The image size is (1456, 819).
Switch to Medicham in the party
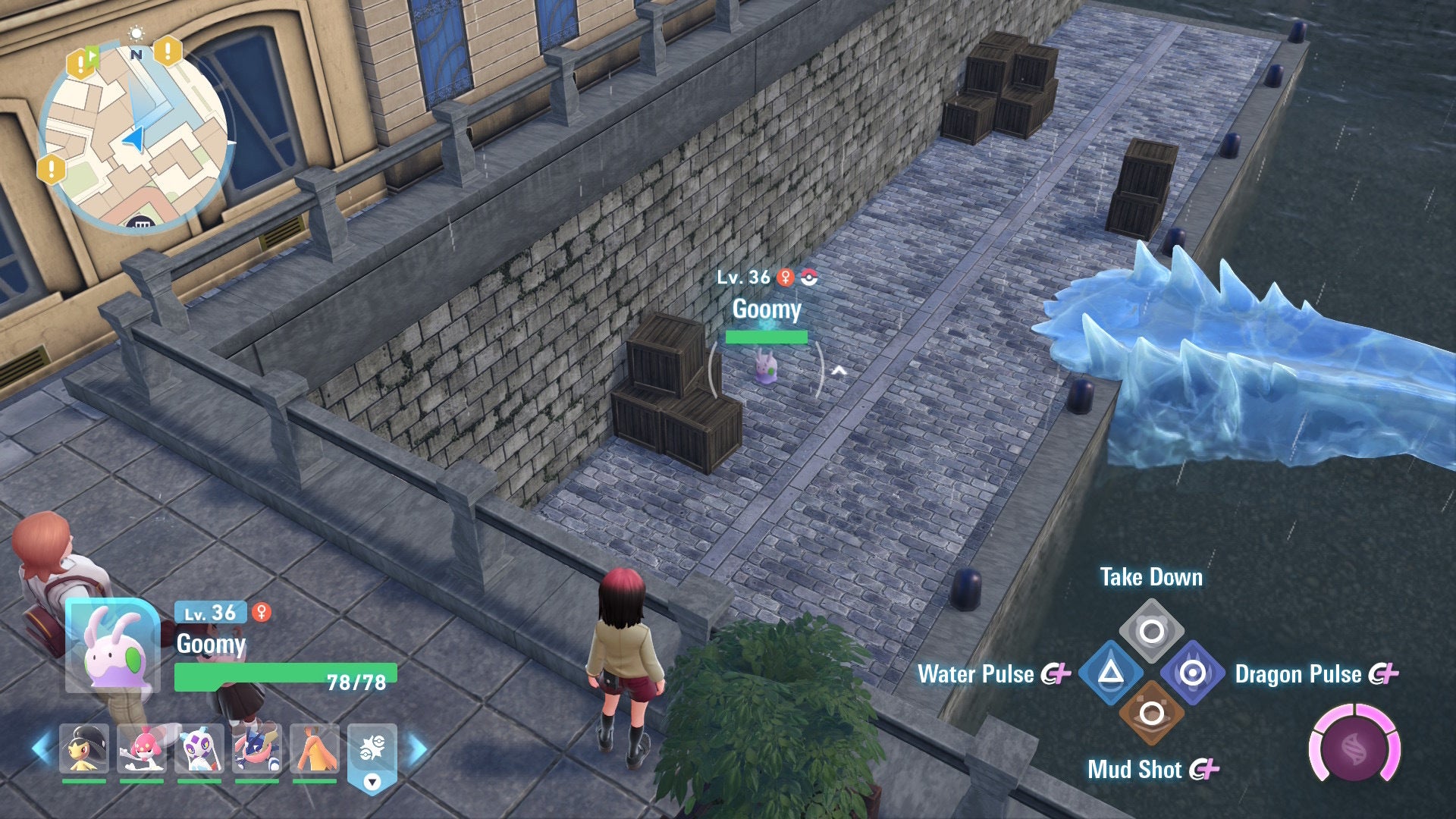coord(141,748)
